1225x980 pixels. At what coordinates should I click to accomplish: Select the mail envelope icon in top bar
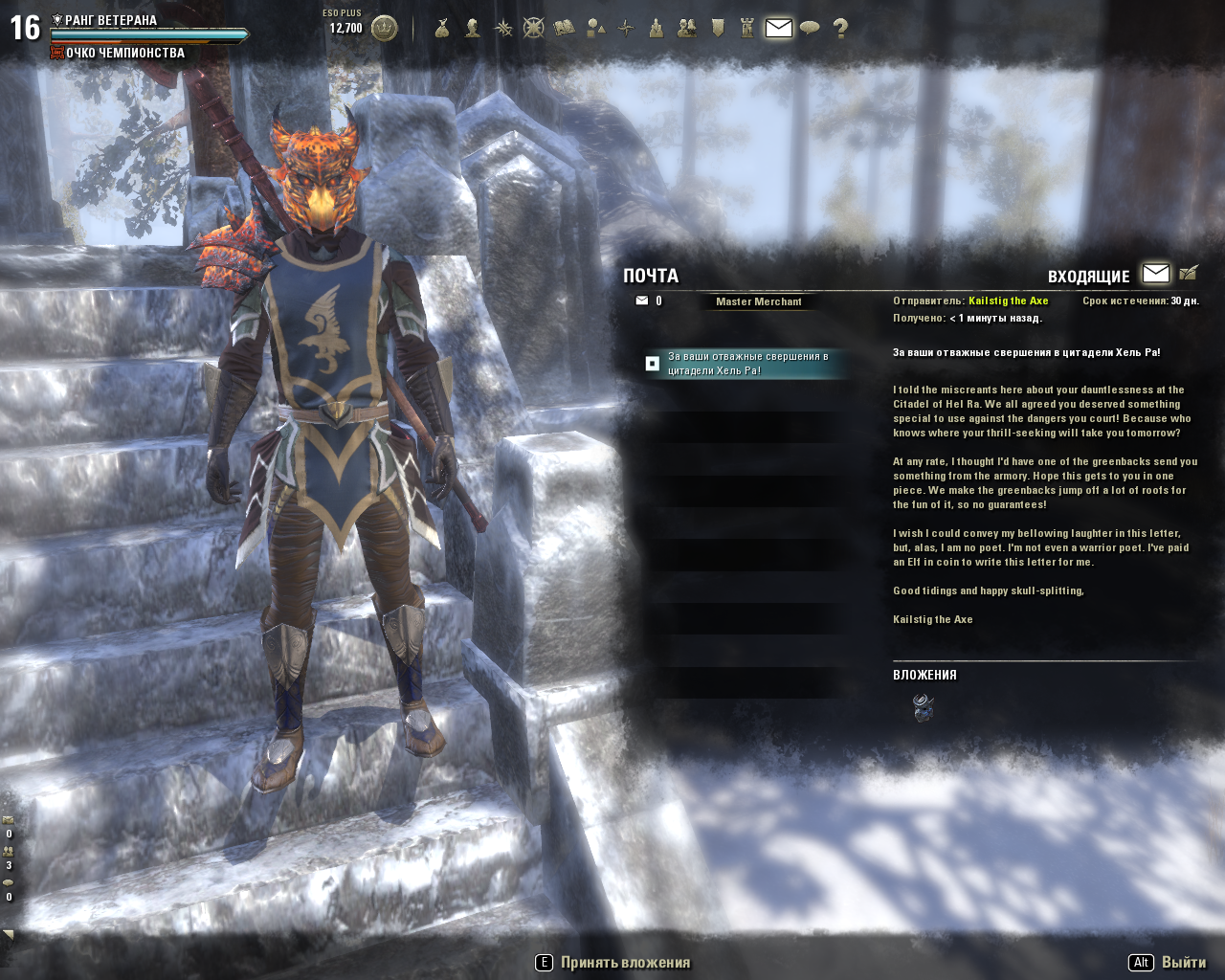(x=779, y=28)
